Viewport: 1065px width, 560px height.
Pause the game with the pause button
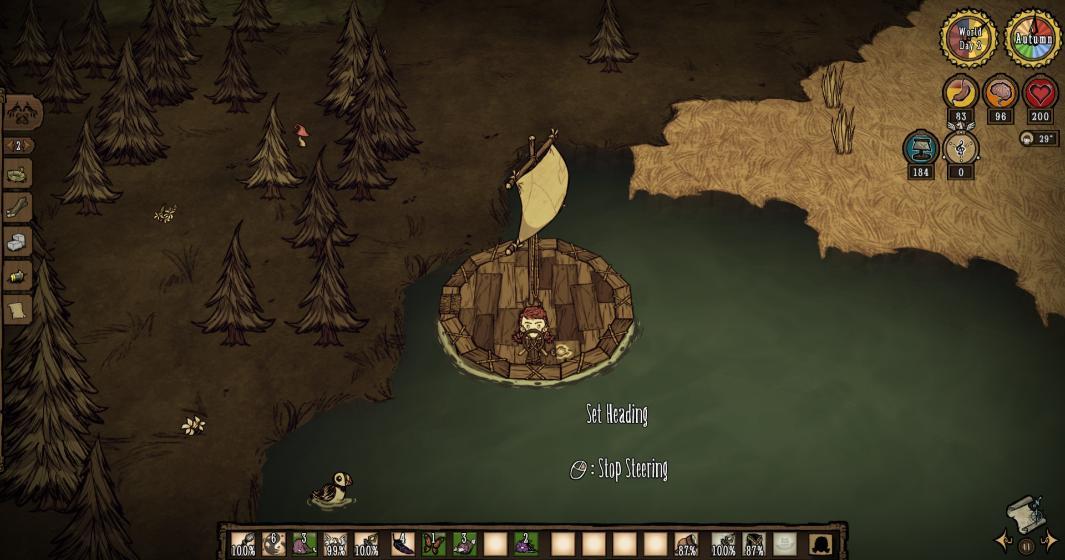pyautogui.click(x=1025, y=547)
